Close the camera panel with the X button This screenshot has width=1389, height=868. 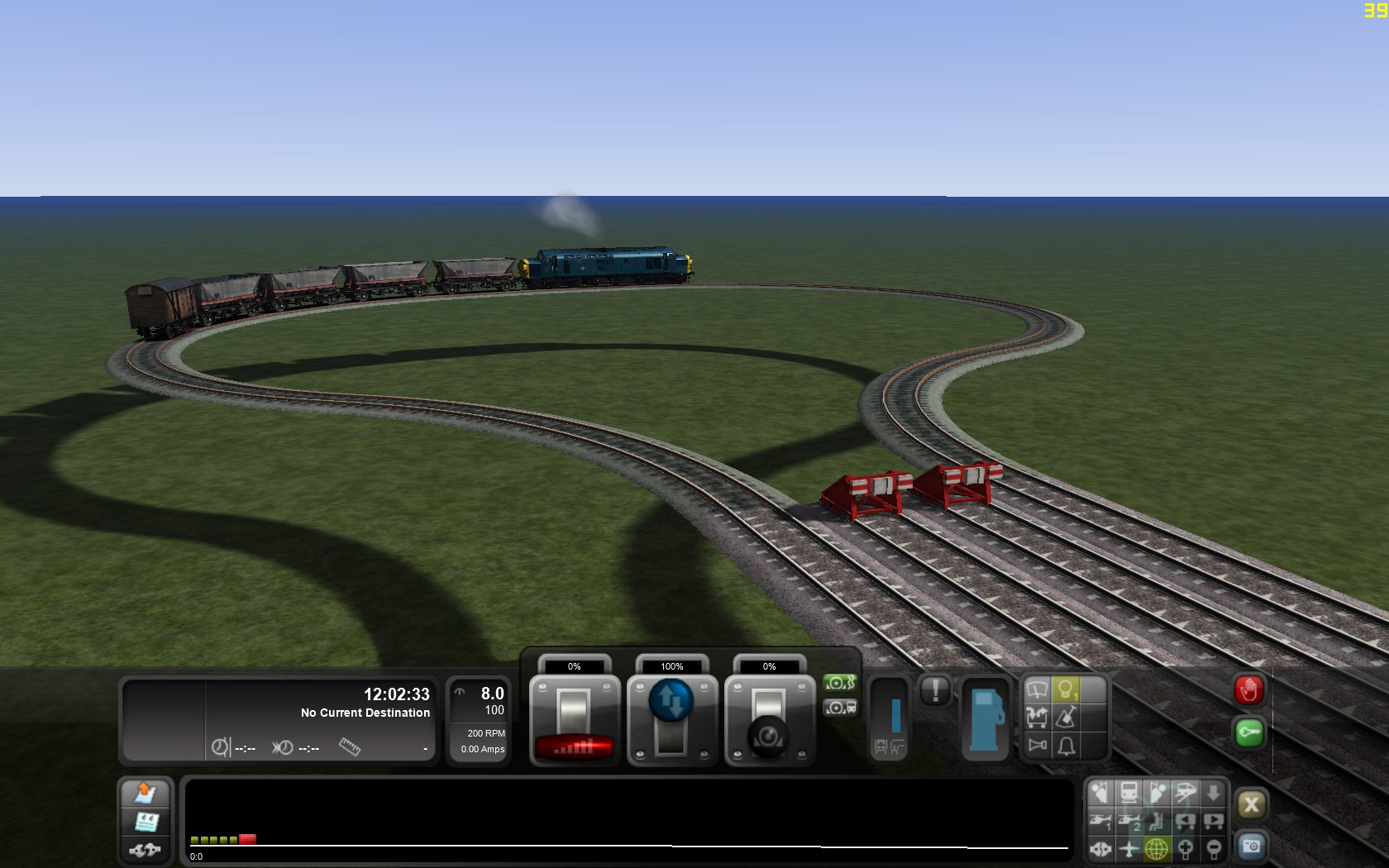pyautogui.click(x=1251, y=804)
